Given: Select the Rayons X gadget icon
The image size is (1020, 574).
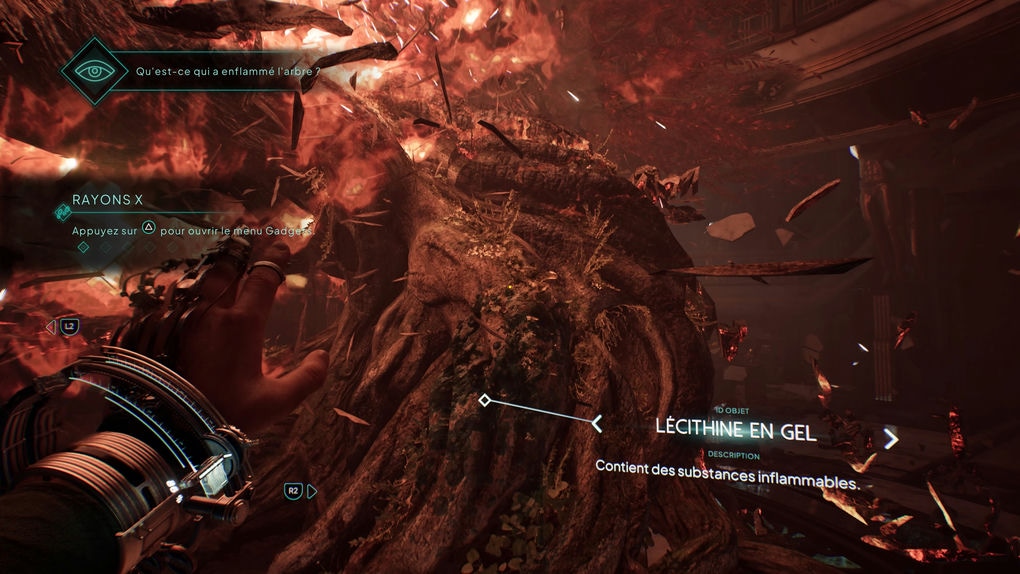Looking at the screenshot, I should (x=62, y=211).
